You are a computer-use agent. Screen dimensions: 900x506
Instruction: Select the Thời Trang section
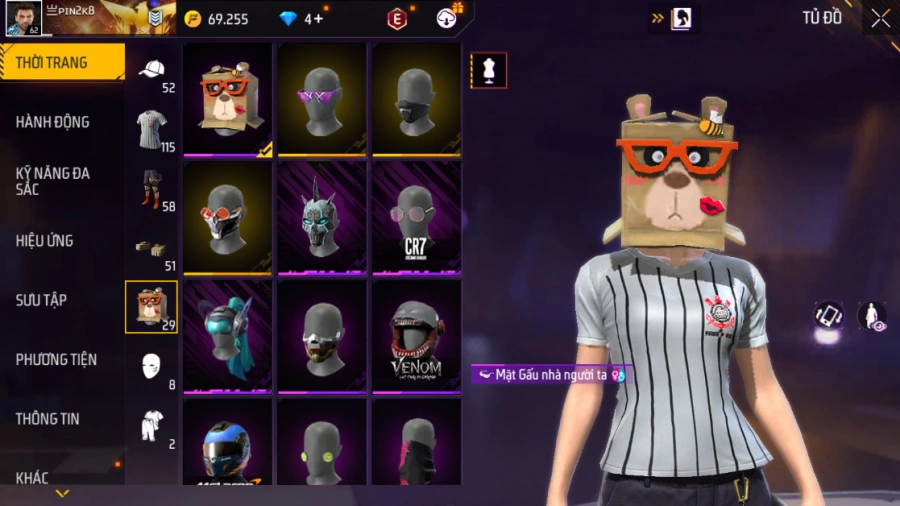52,63
